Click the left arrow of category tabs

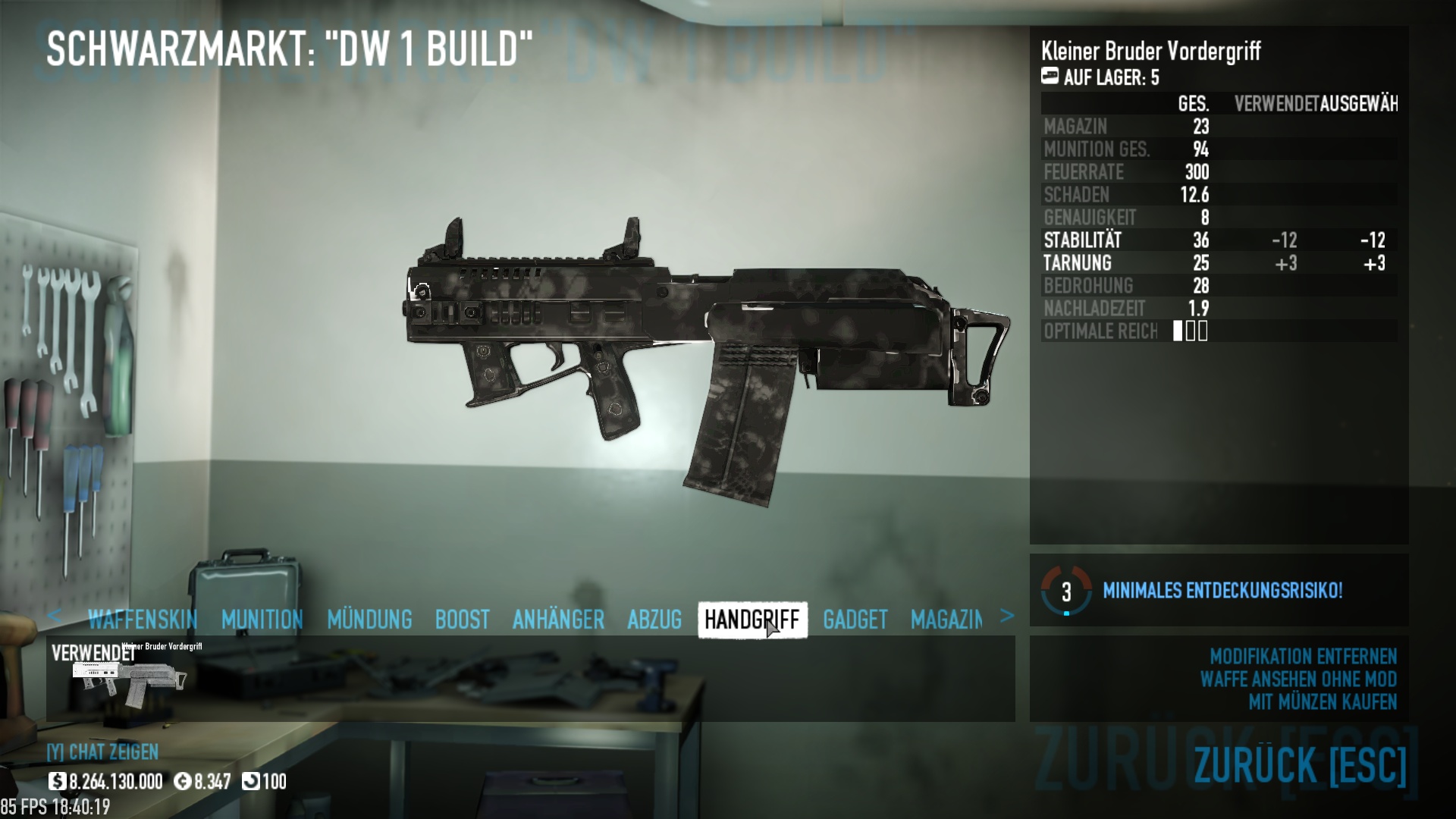point(54,616)
